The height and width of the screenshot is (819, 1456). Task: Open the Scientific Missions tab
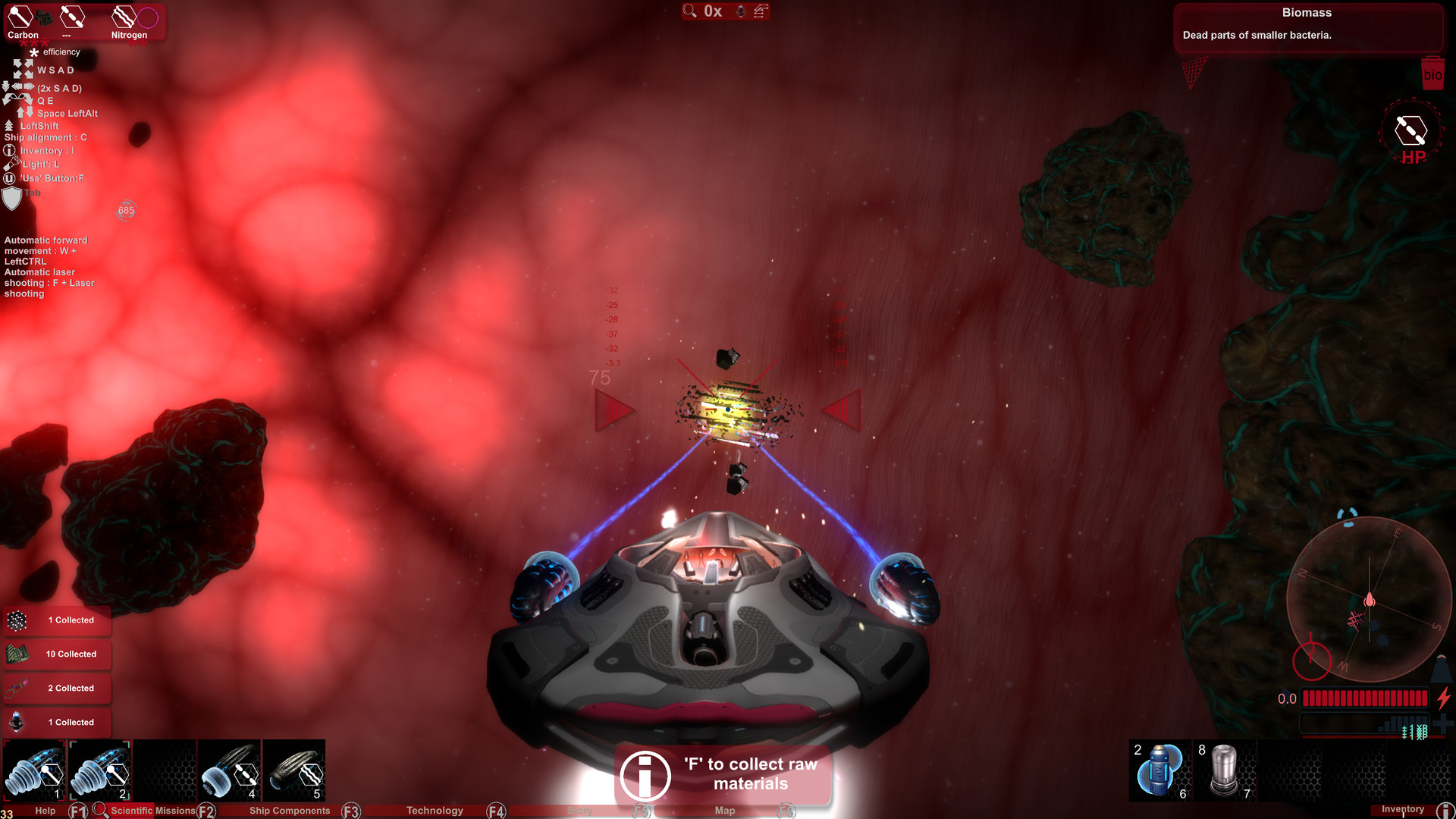(x=152, y=811)
